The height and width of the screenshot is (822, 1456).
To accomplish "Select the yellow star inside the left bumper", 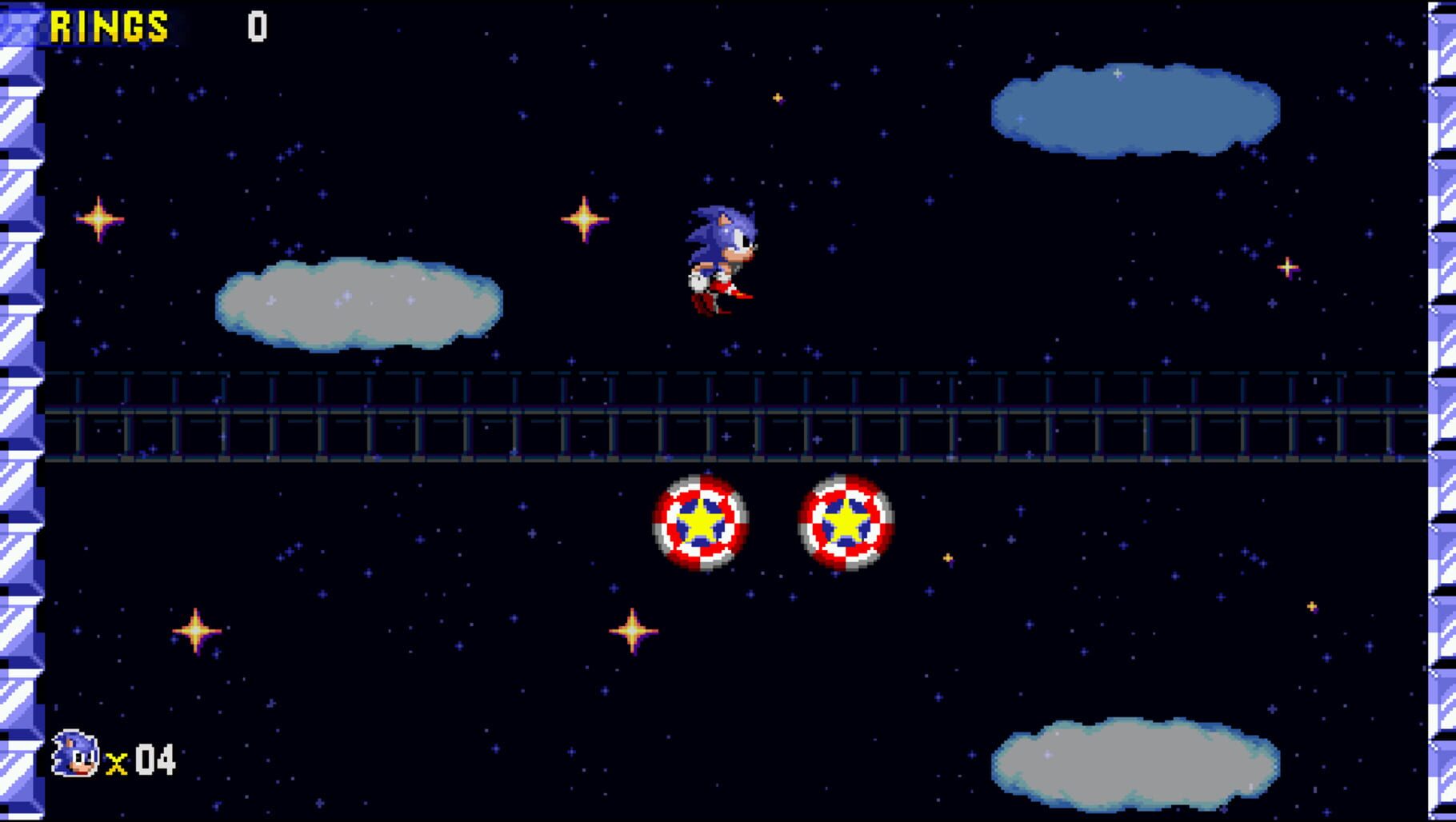I will [x=700, y=524].
